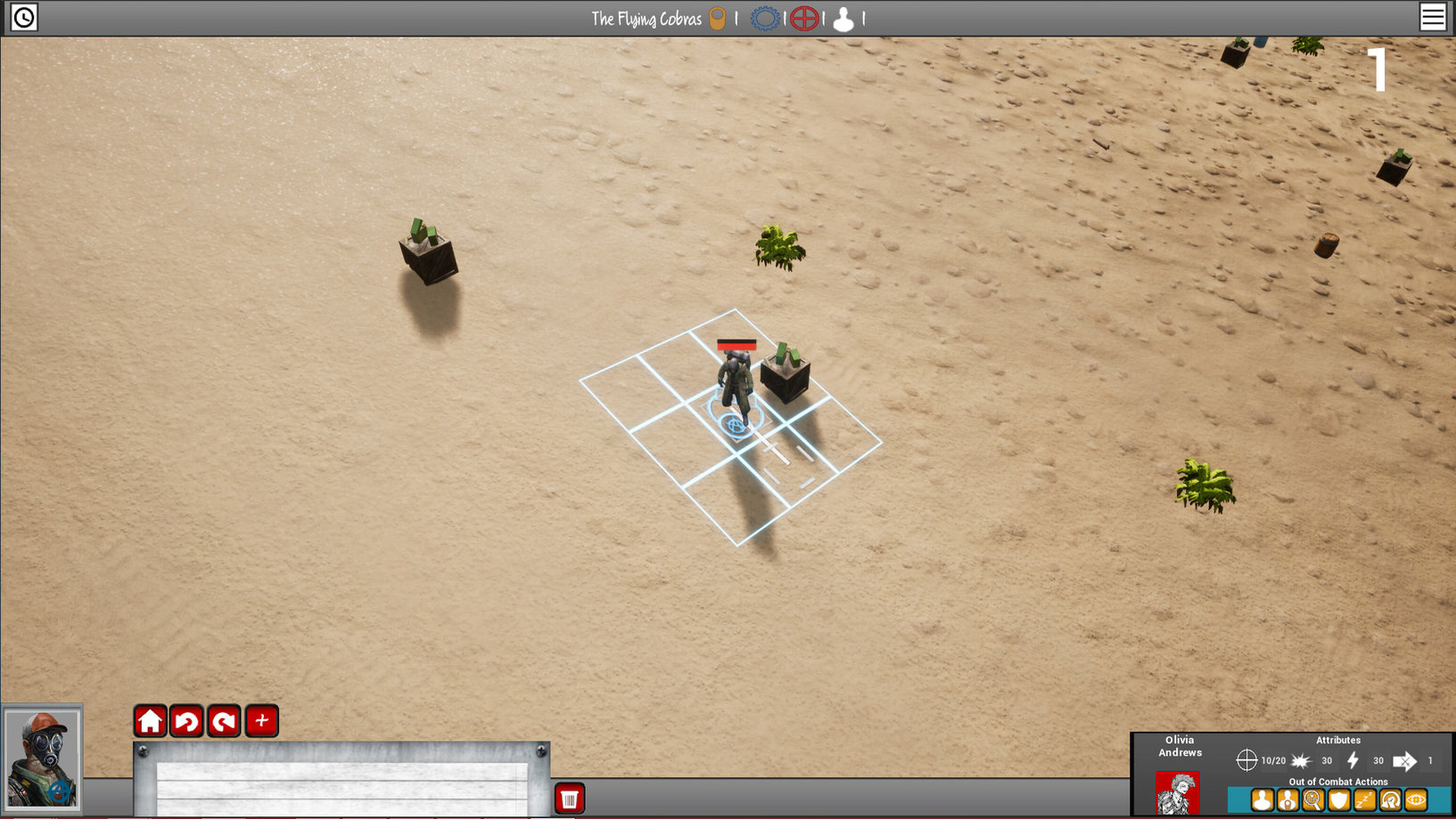This screenshot has height=819, width=1456.
Task: Click the counter-clockwise rotate arrow button
Action: click(187, 720)
